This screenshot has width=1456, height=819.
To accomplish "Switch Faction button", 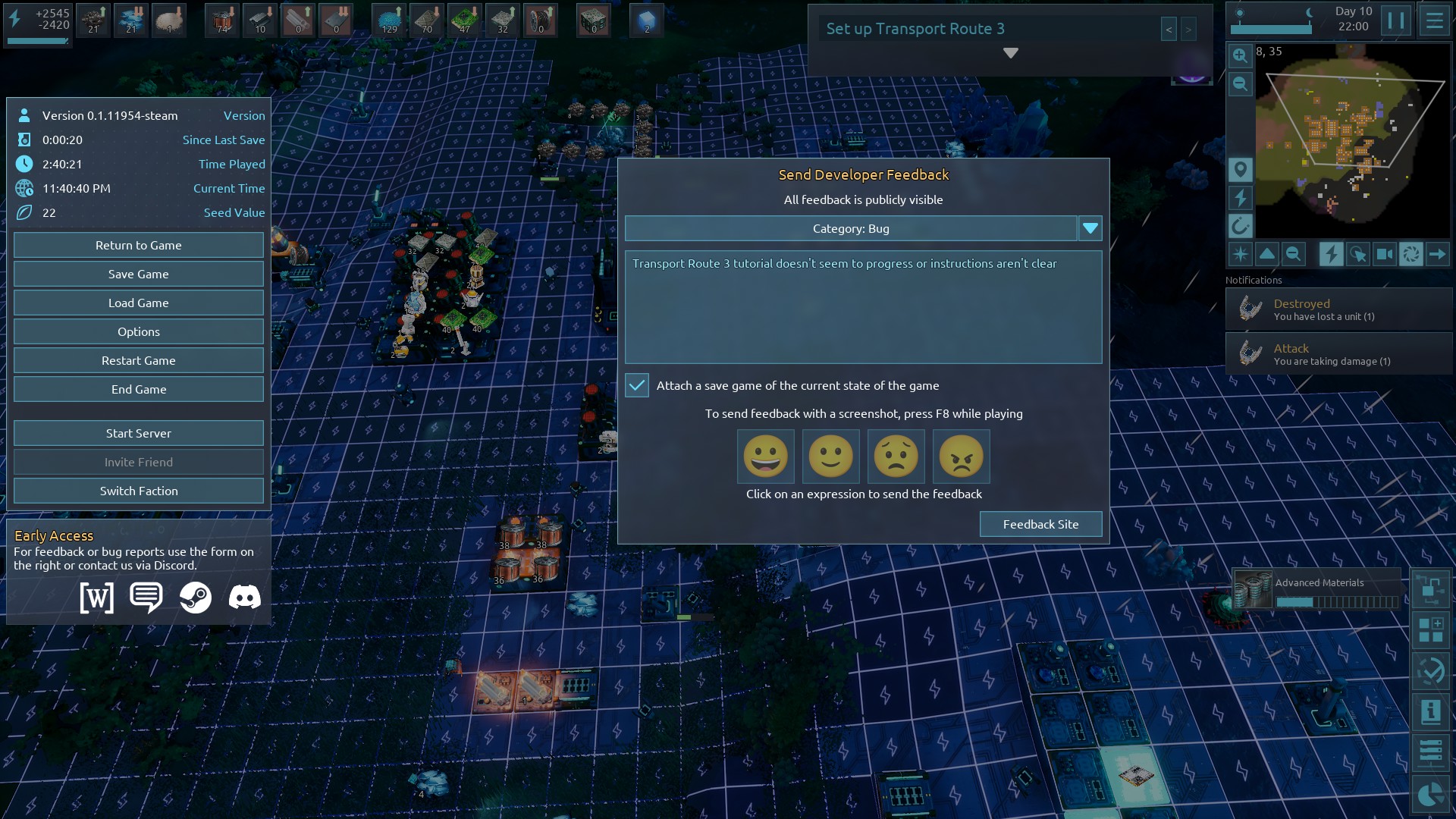I will 138,491.
